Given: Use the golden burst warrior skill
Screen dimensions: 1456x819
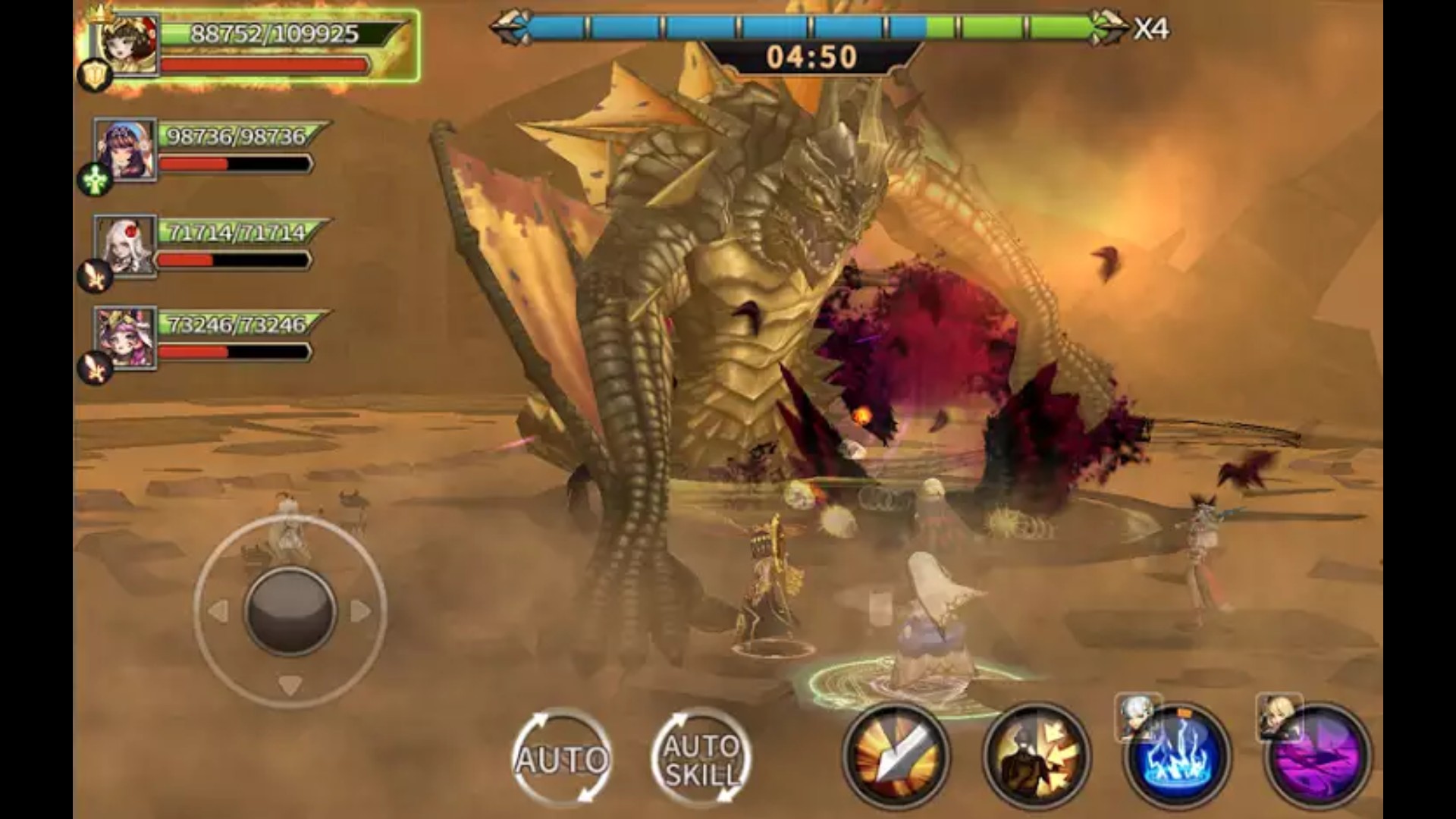Looking at the screenshot, I should coord(1037,755).
